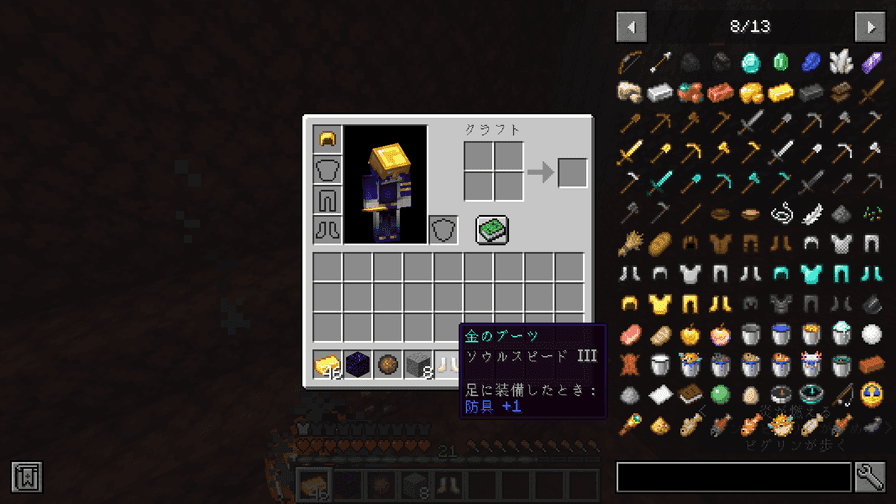The width and height of the screenshot is (896, 504).
Task: Open the bookmark button at bottom left
Action: [x=26, y=477]
